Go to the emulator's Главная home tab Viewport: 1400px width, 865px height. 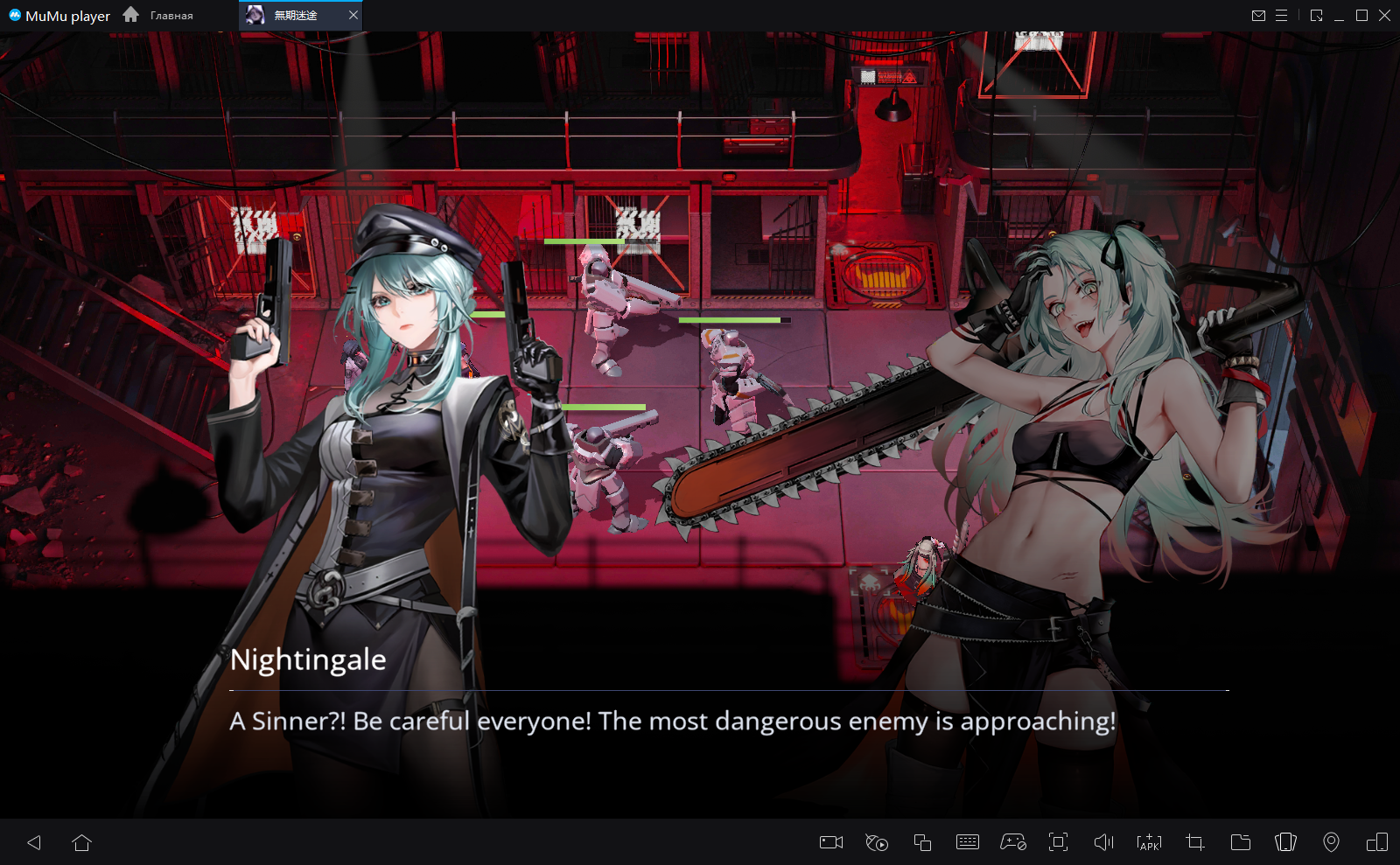tap(158, 15)
